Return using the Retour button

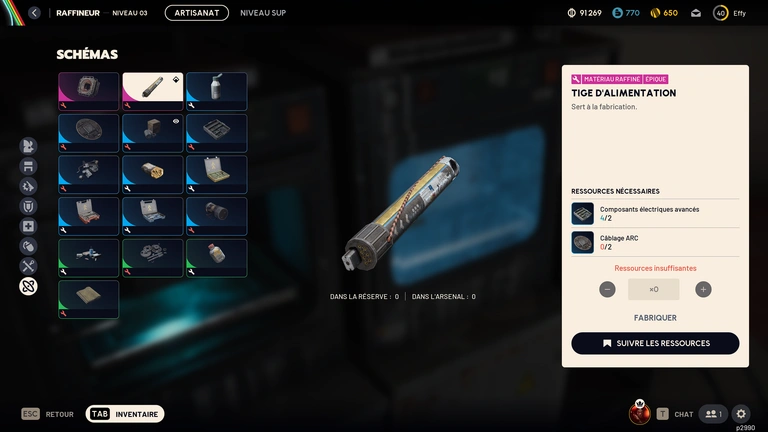coord(48,414)
